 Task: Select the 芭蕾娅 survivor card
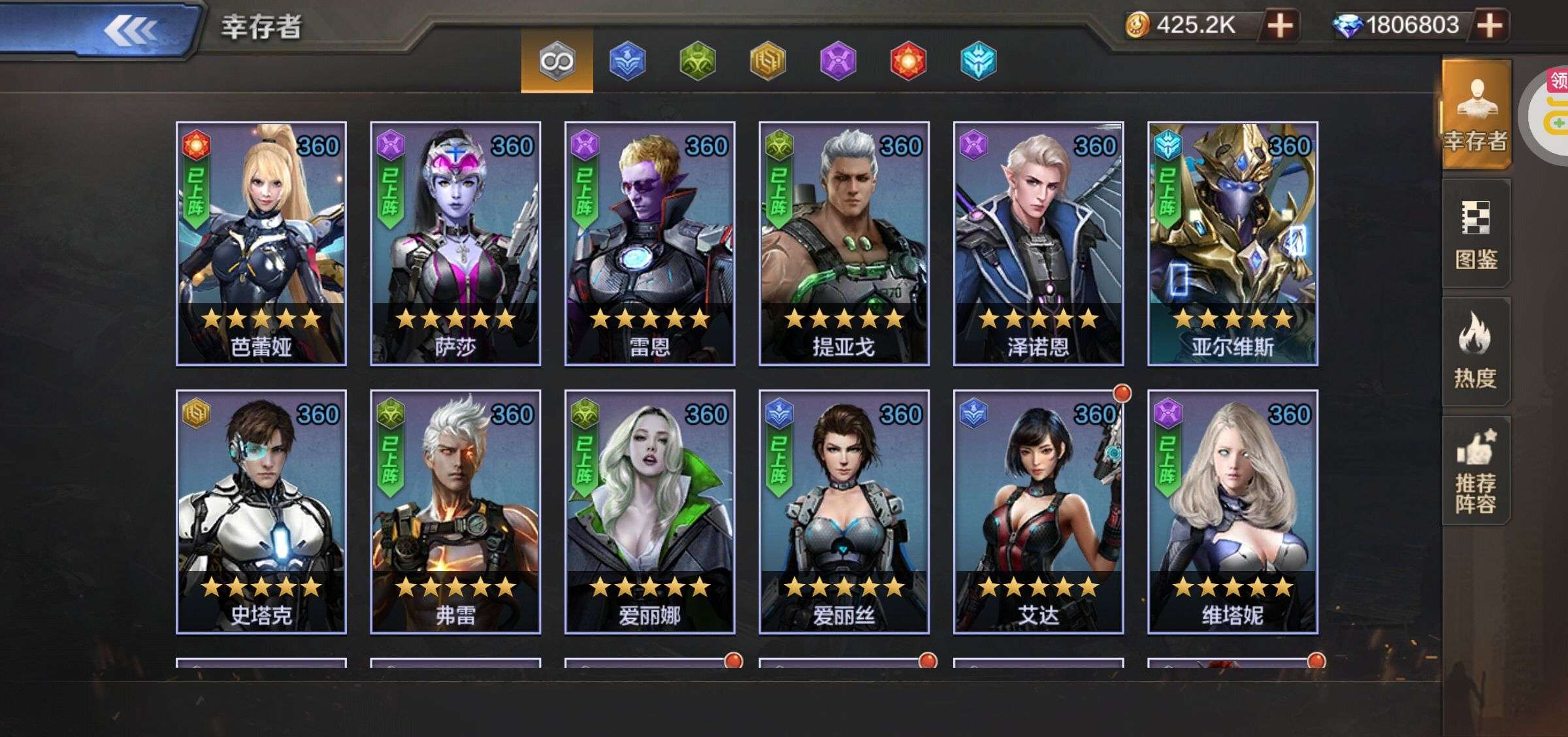261,243
